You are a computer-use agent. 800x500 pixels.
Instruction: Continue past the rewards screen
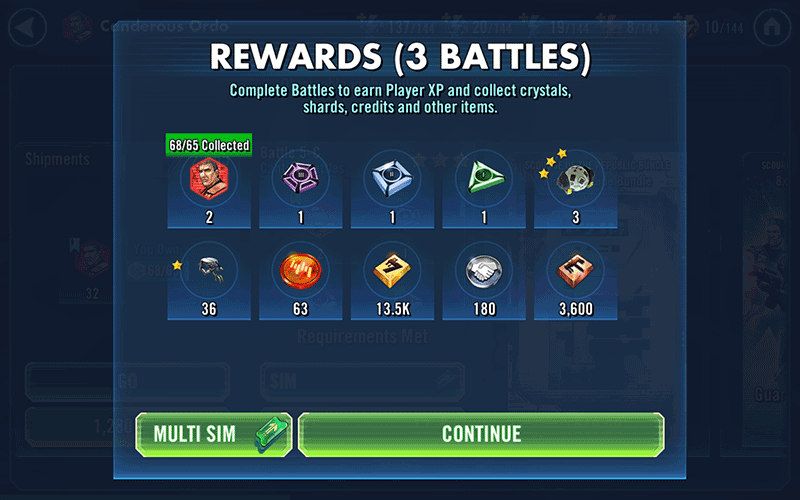481,434
